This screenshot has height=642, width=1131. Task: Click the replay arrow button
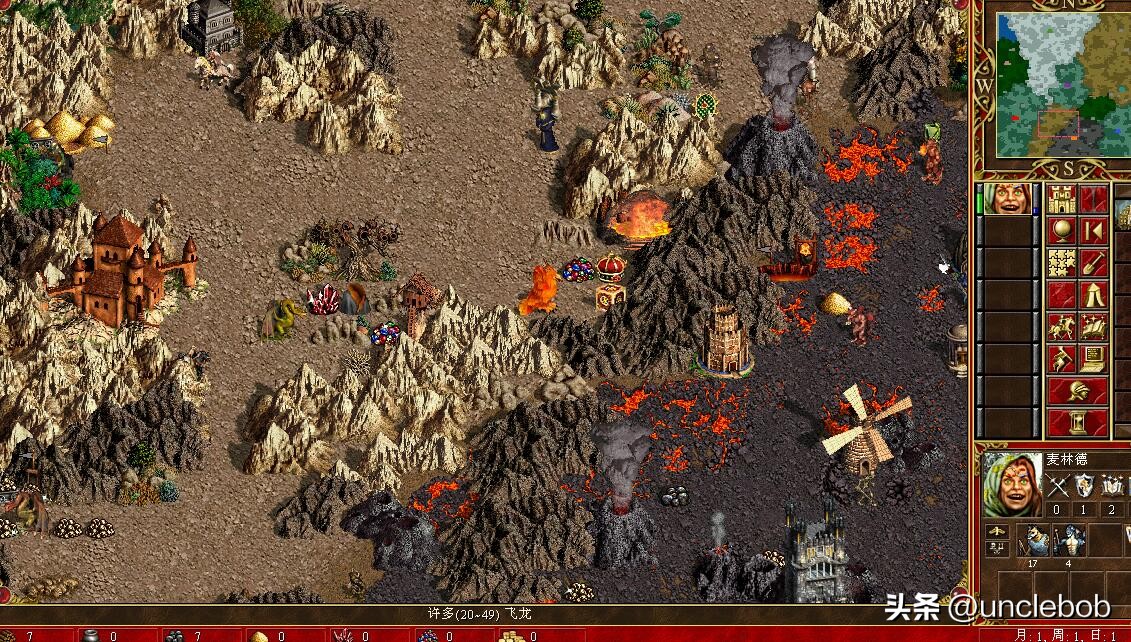1093,231
